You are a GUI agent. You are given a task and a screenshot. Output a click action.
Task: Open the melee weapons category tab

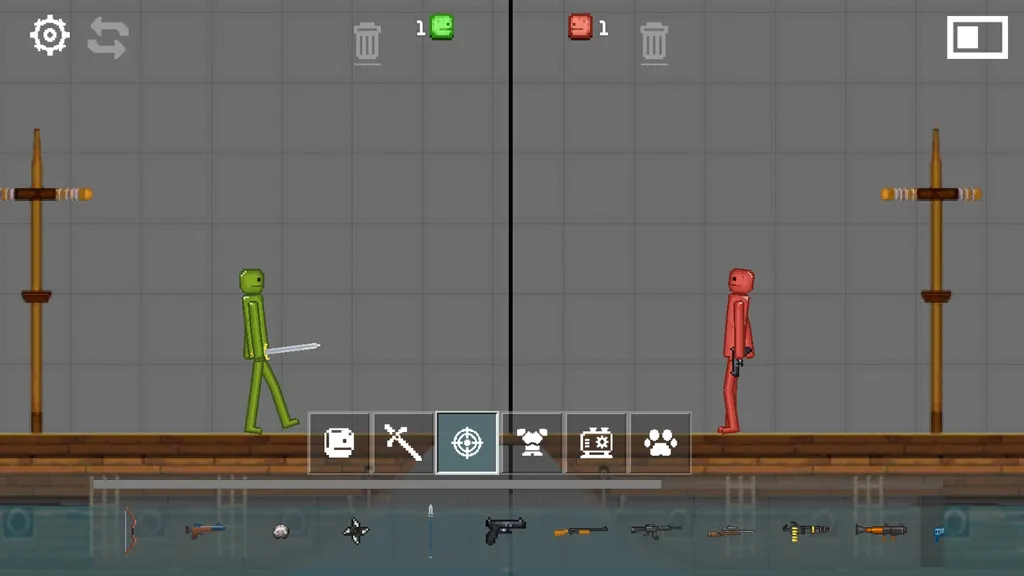point(403,442)
